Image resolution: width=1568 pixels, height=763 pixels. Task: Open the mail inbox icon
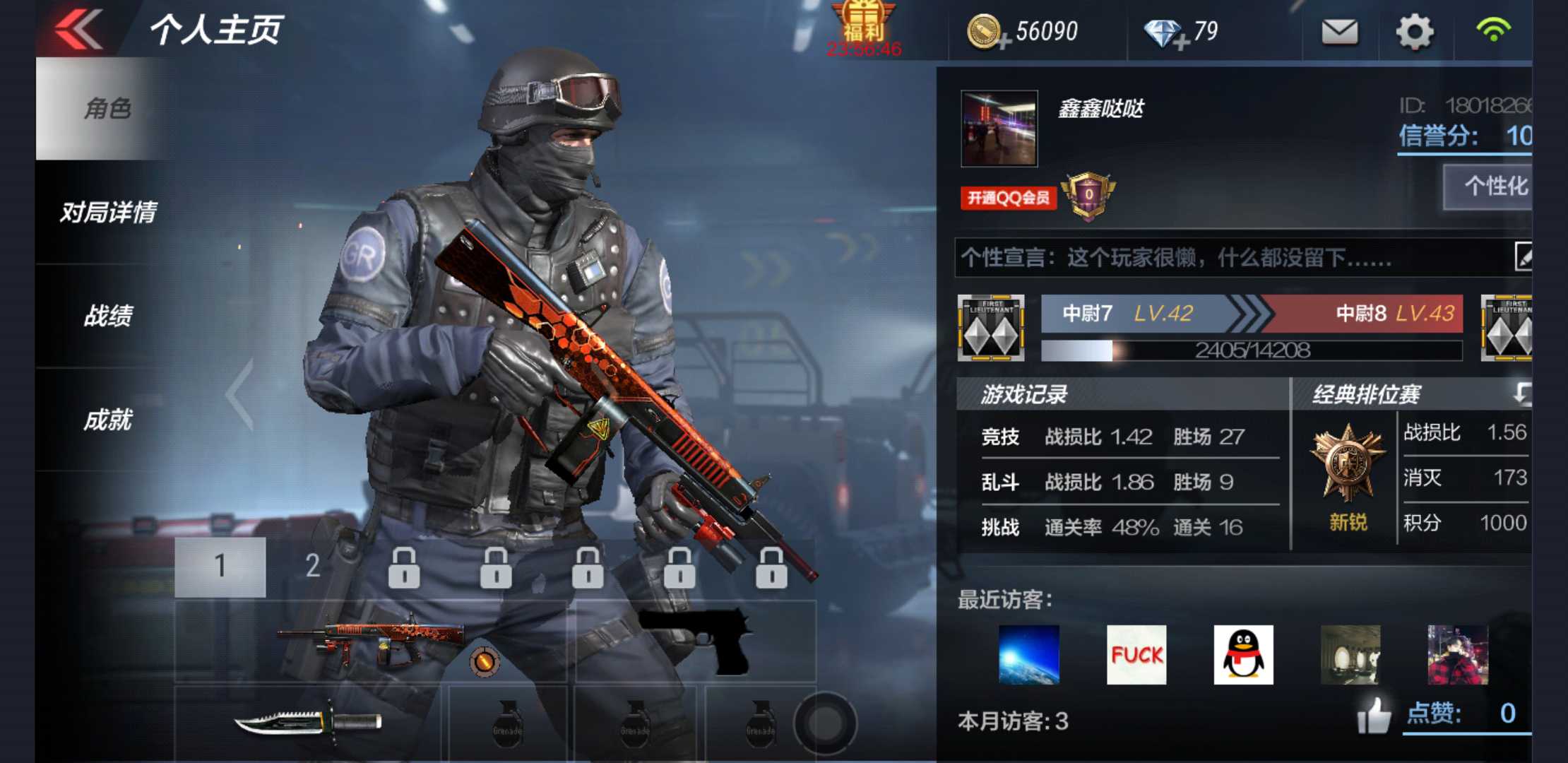coord(1341,32)
